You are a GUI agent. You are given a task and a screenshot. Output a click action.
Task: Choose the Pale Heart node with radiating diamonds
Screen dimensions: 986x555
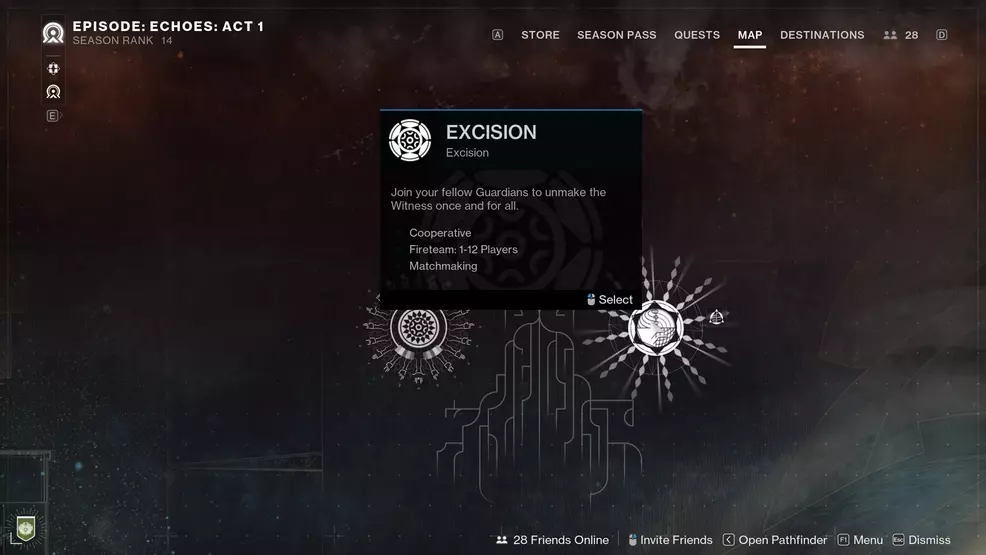click(x=655, y=328)
